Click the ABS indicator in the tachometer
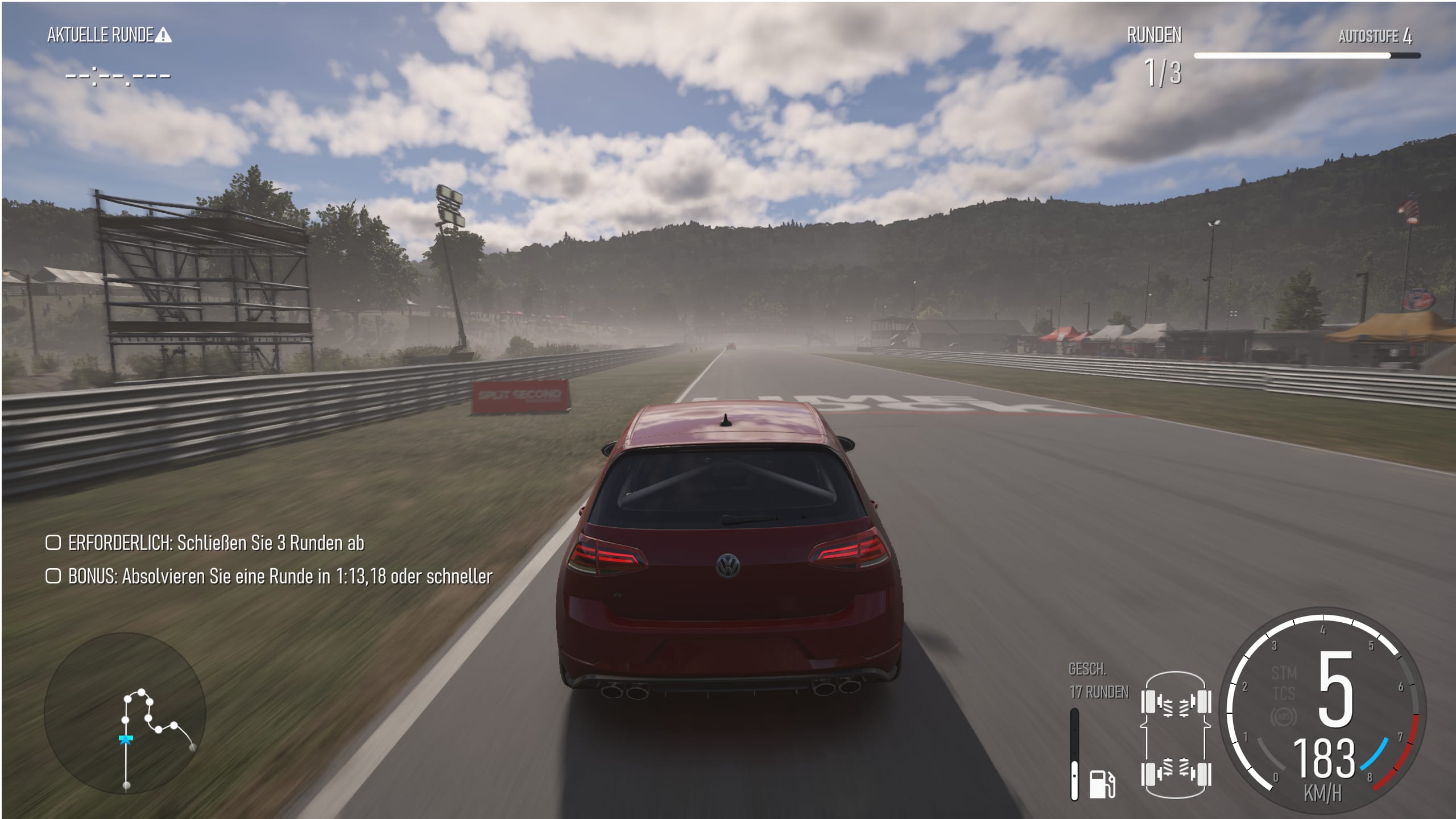 [1284, 717]
